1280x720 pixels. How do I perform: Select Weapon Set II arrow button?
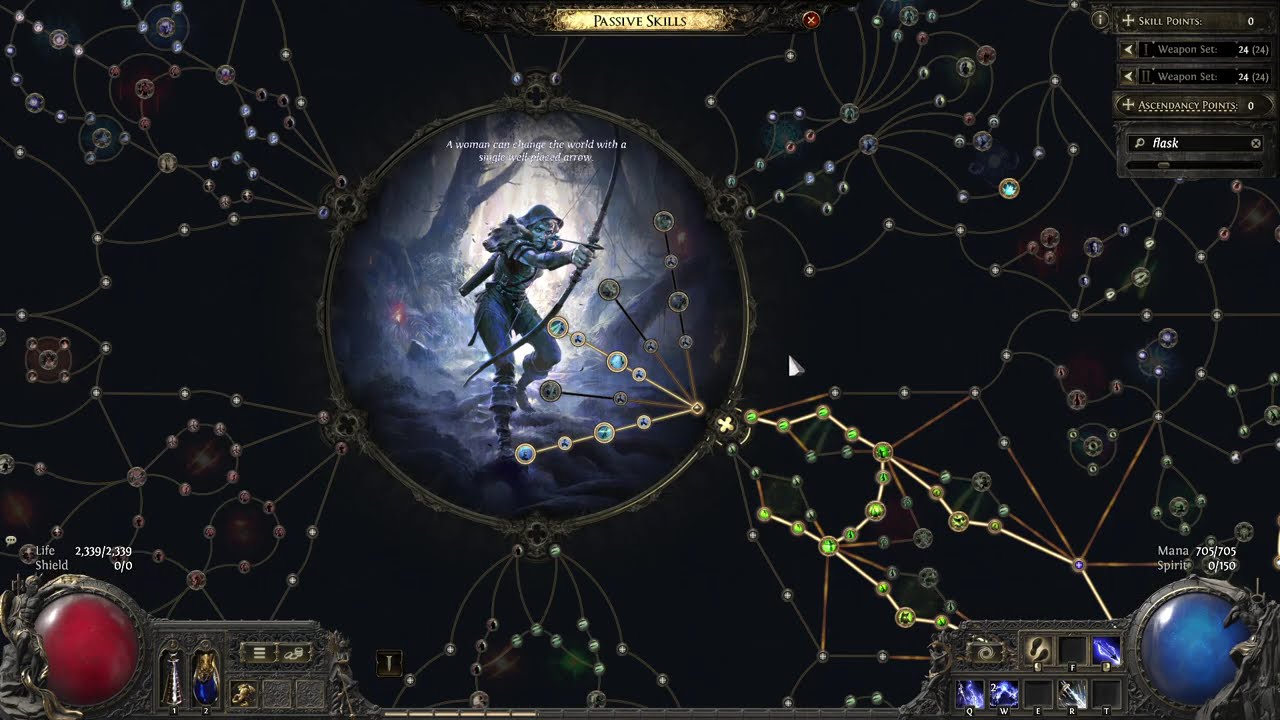pyautogui.click(x=1128, y=77)
